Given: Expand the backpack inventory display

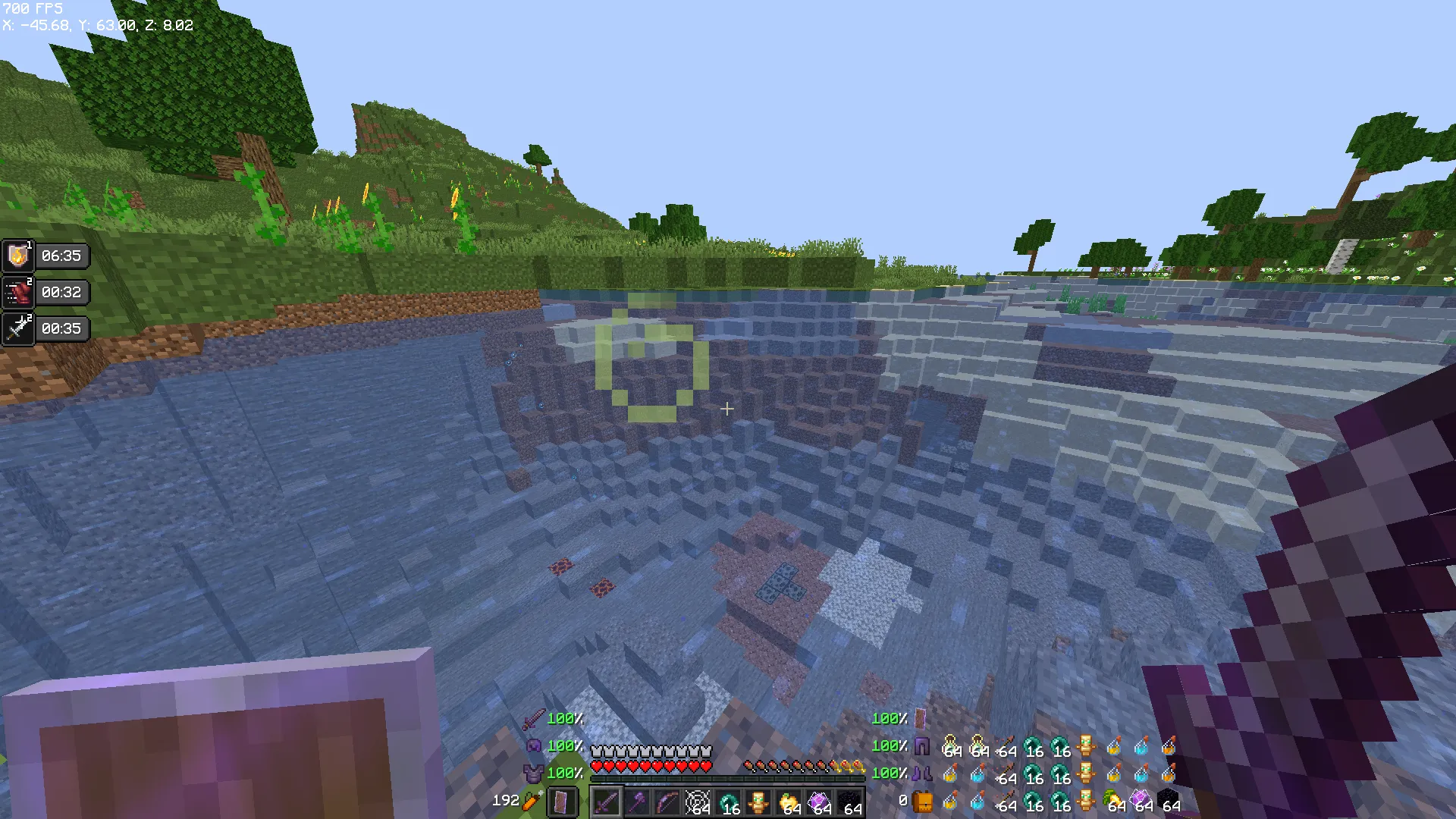Looking at the screenshot, I should coord(924,800).
